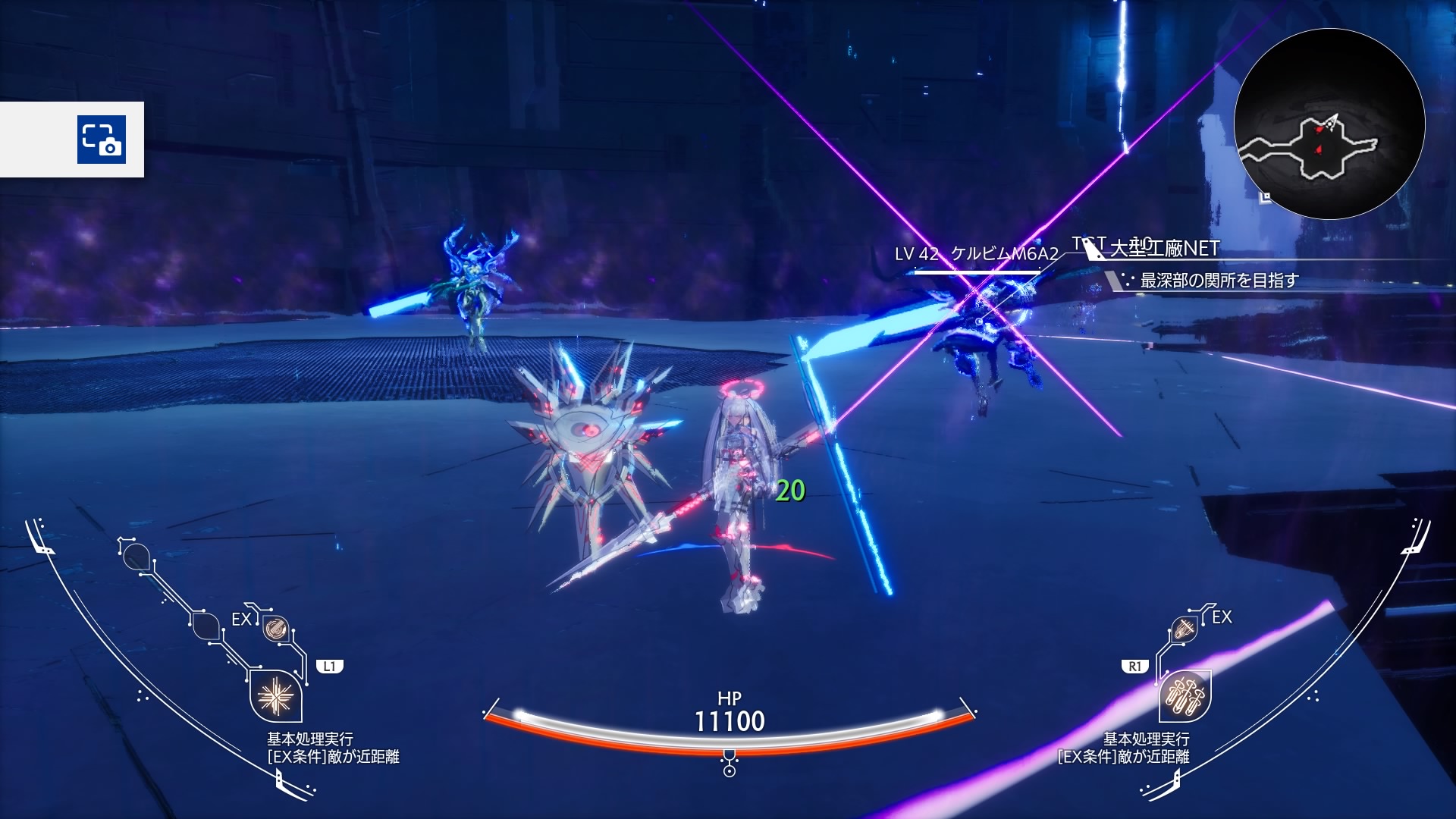Click the screenshot capture notification icon

click(x=102, y=140)
